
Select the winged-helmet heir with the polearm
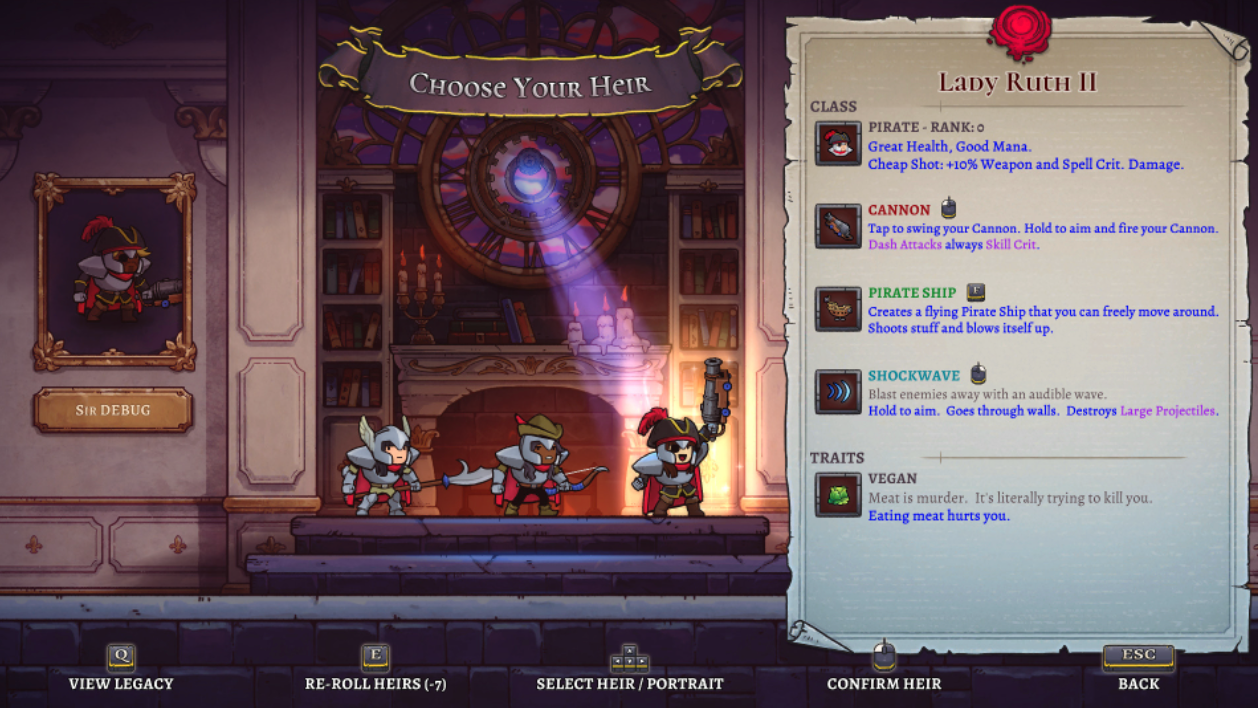382,468
